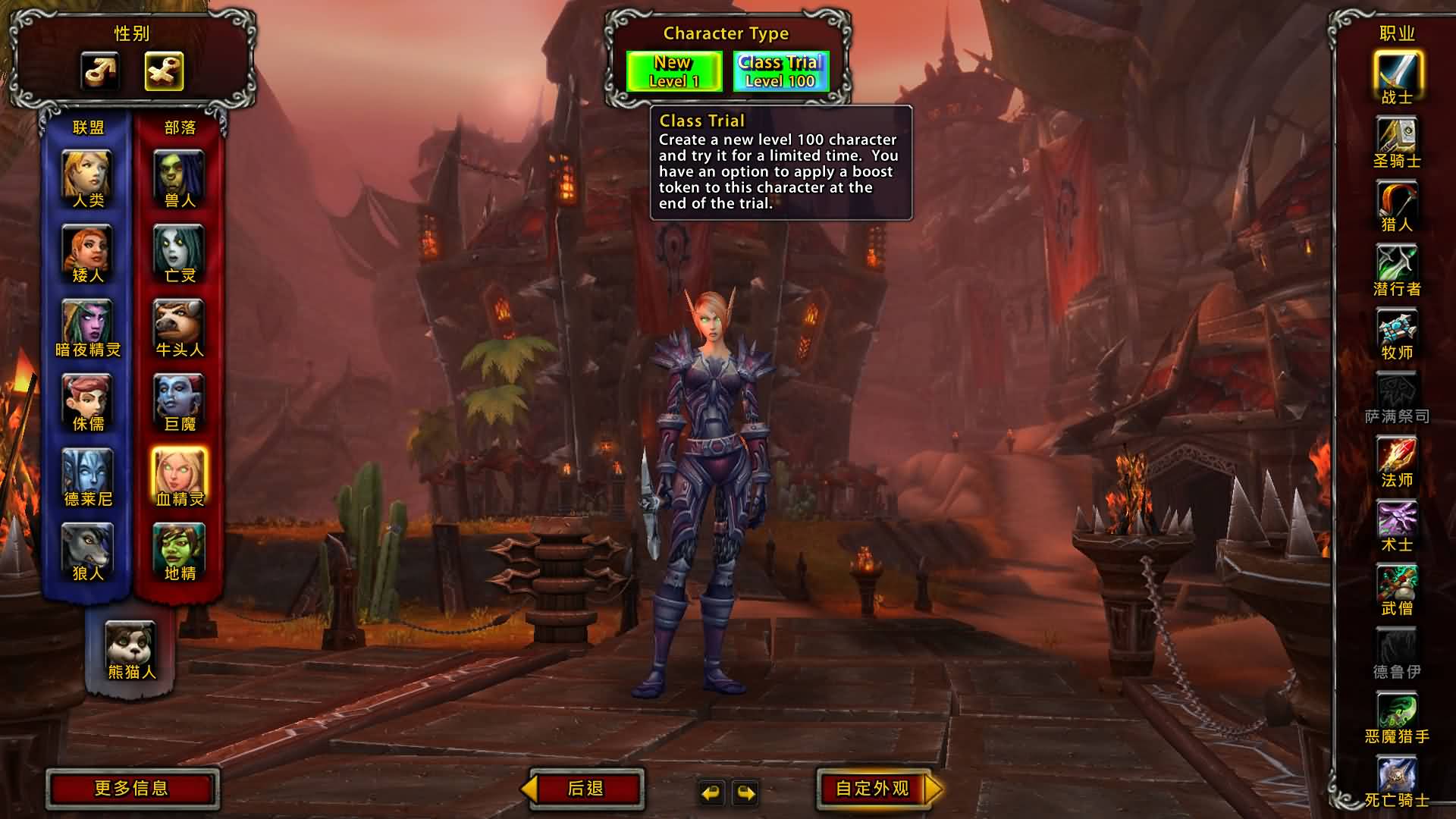
Task: Select the Orc race (兽人)
Action: click(179, 176)
